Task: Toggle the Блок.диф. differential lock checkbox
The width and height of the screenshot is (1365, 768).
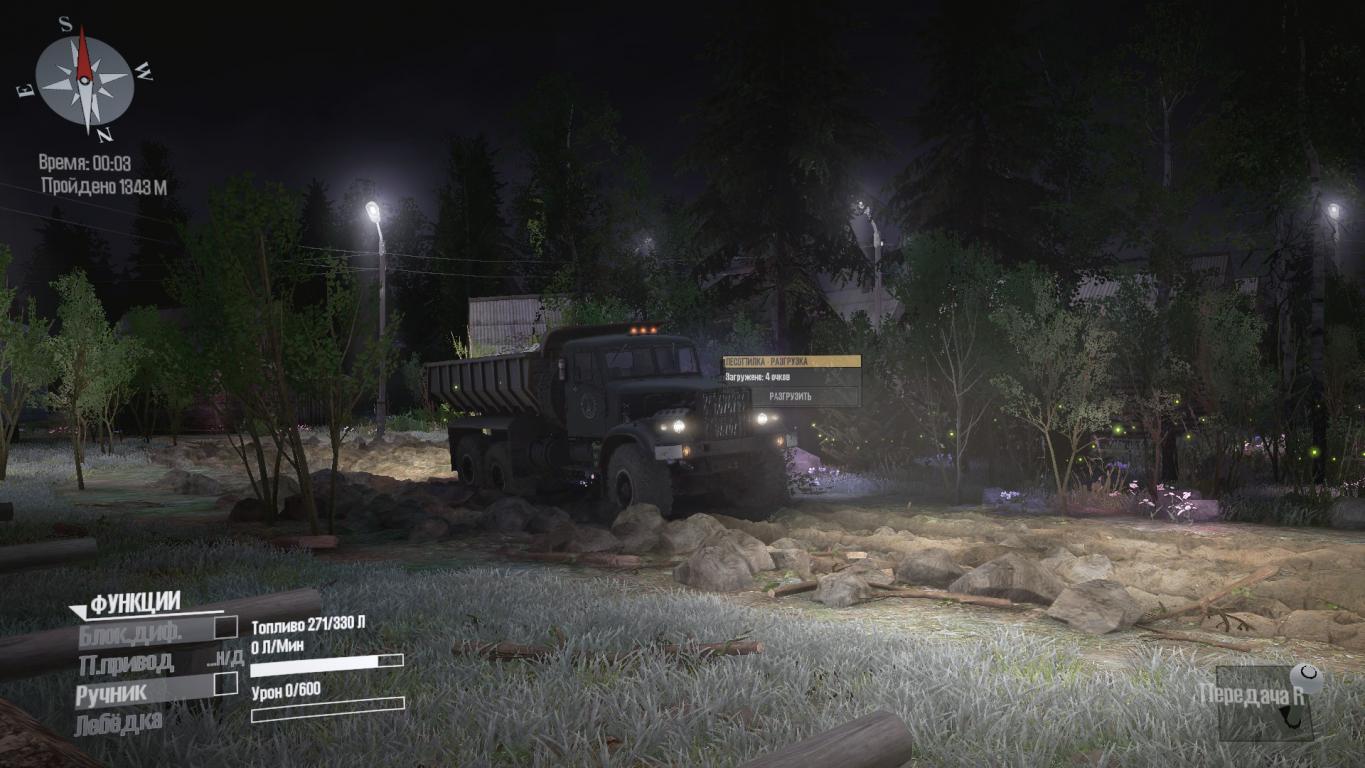Action: pyautogui.click(x=227, y=627)
